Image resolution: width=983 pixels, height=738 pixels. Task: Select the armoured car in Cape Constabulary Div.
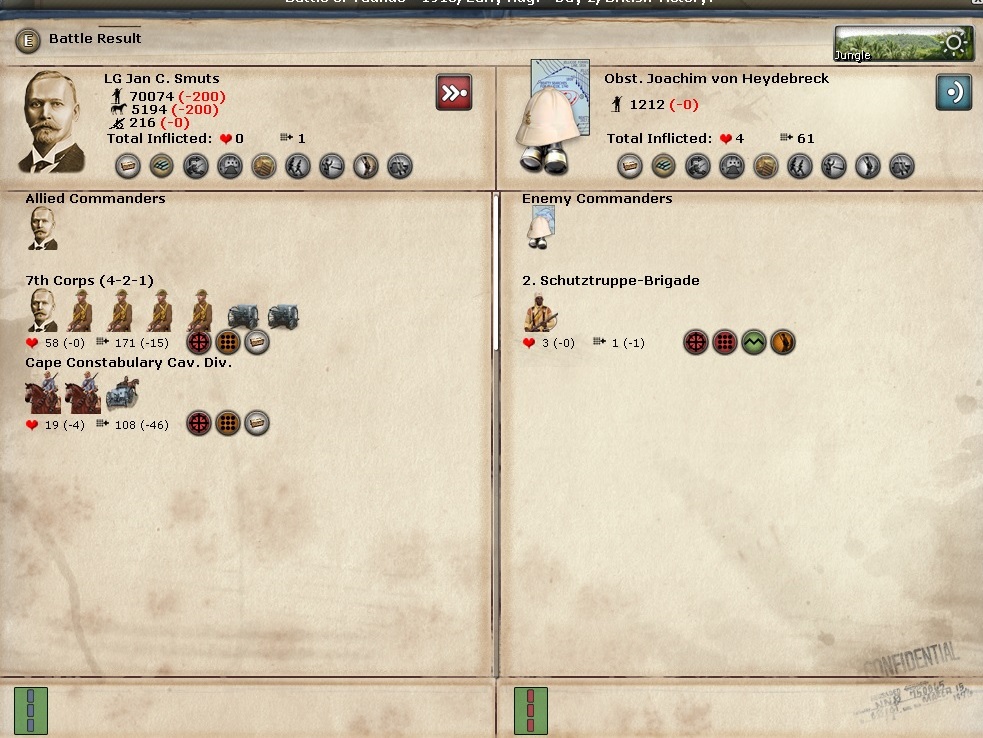122,392
